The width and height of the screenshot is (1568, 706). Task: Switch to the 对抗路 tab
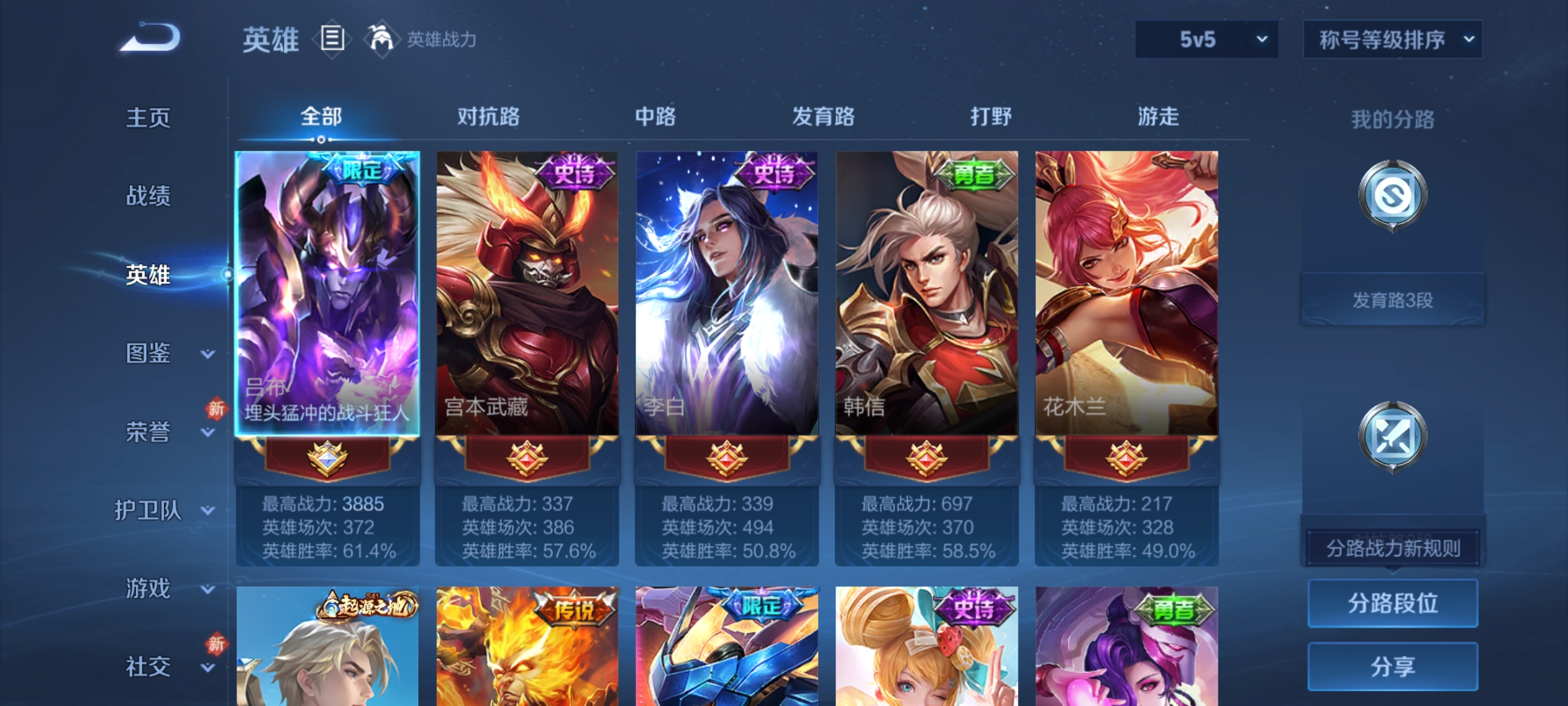489,116
